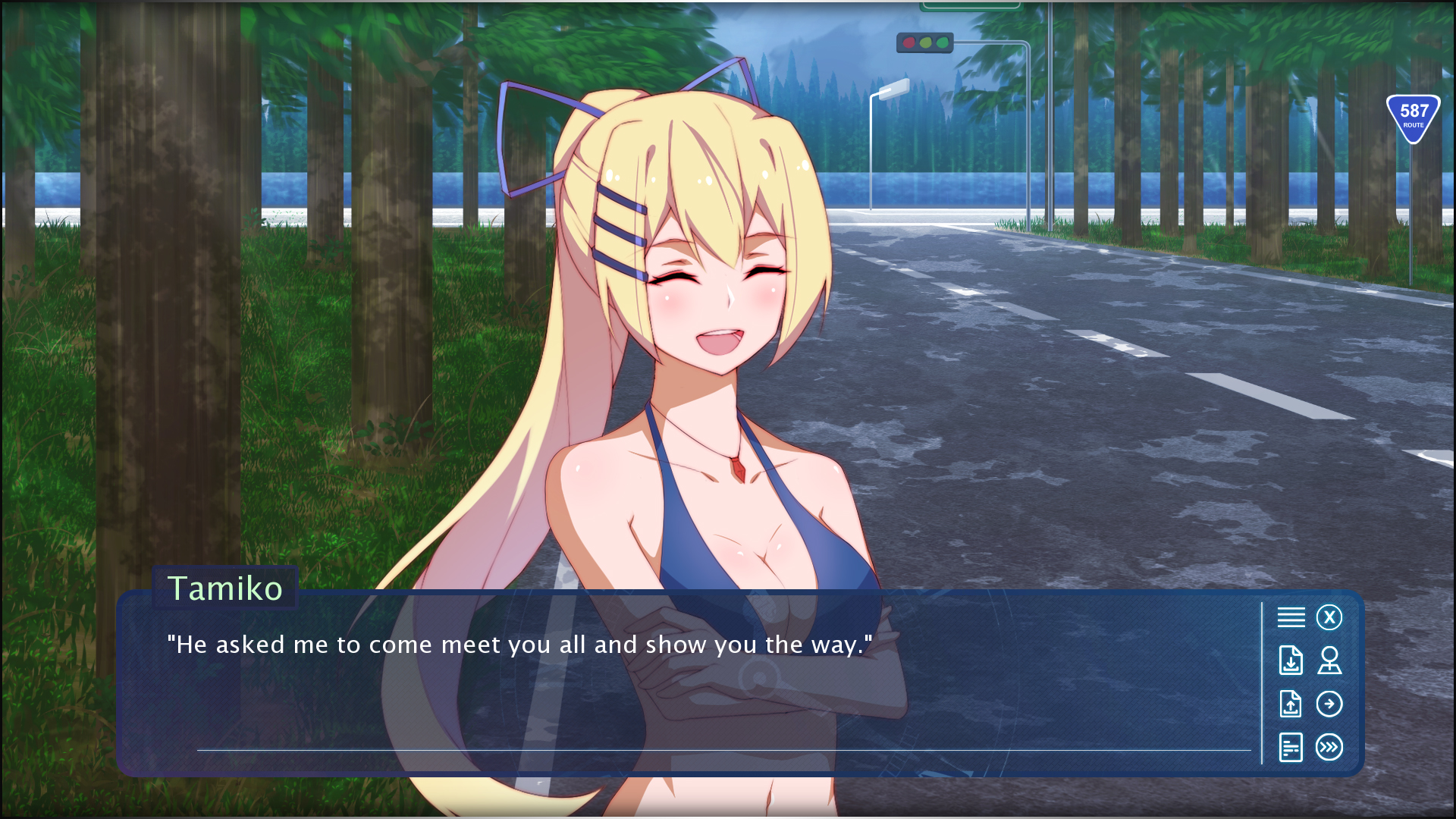Save the game using the download-file icon

pyautogui.click(x=1290, y=661)
